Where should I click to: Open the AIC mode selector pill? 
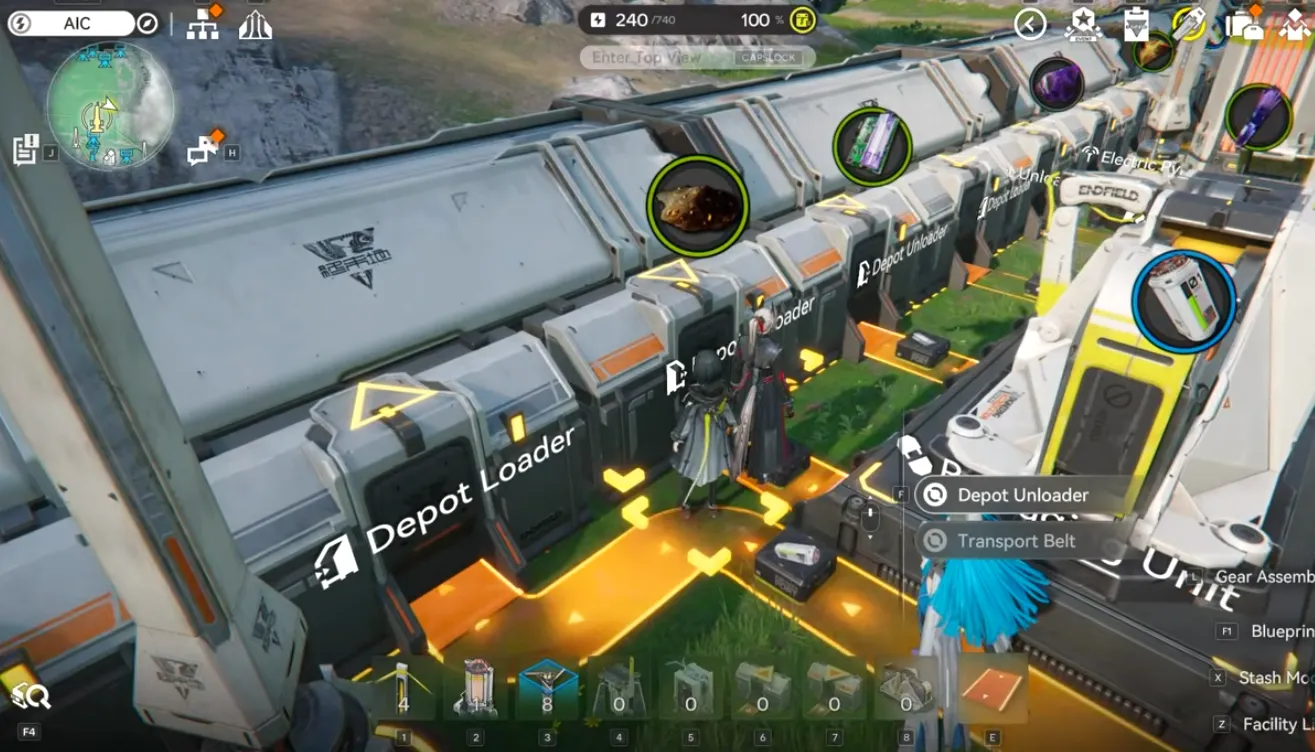pyautogui.click(x=80, y=23)
